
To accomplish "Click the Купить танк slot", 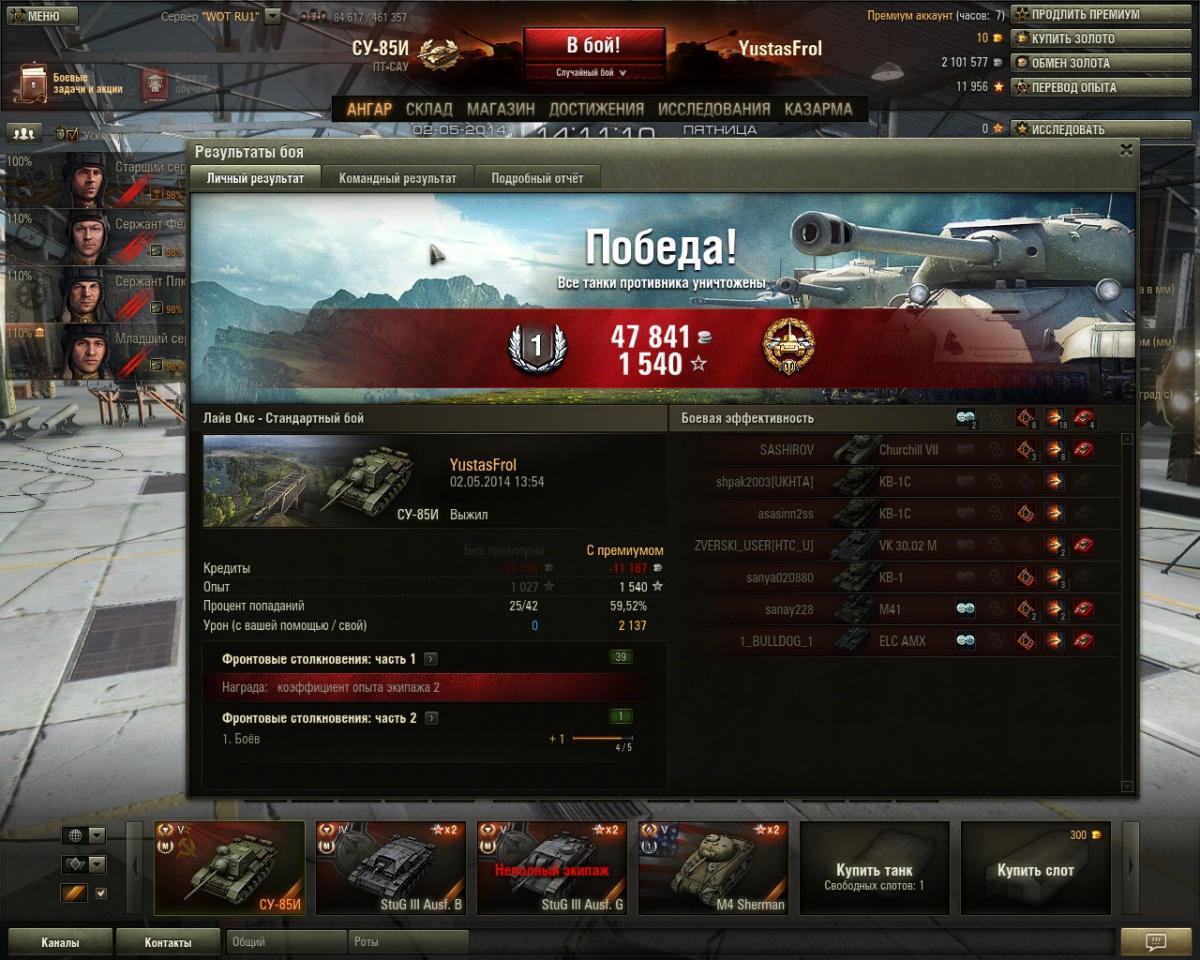I will click(x=874, y=868).
